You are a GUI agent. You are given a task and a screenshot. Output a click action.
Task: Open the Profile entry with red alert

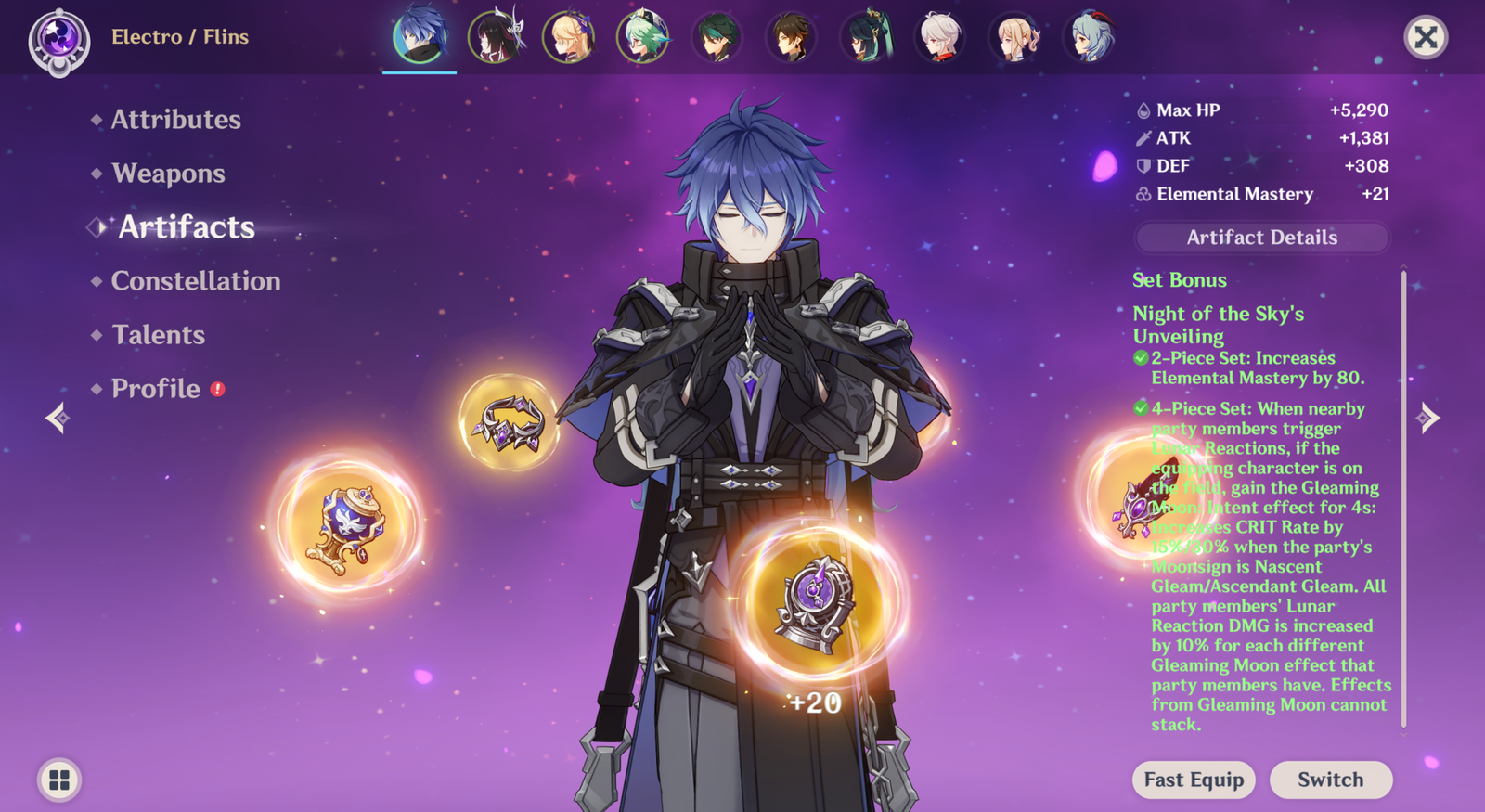(156, 389)
